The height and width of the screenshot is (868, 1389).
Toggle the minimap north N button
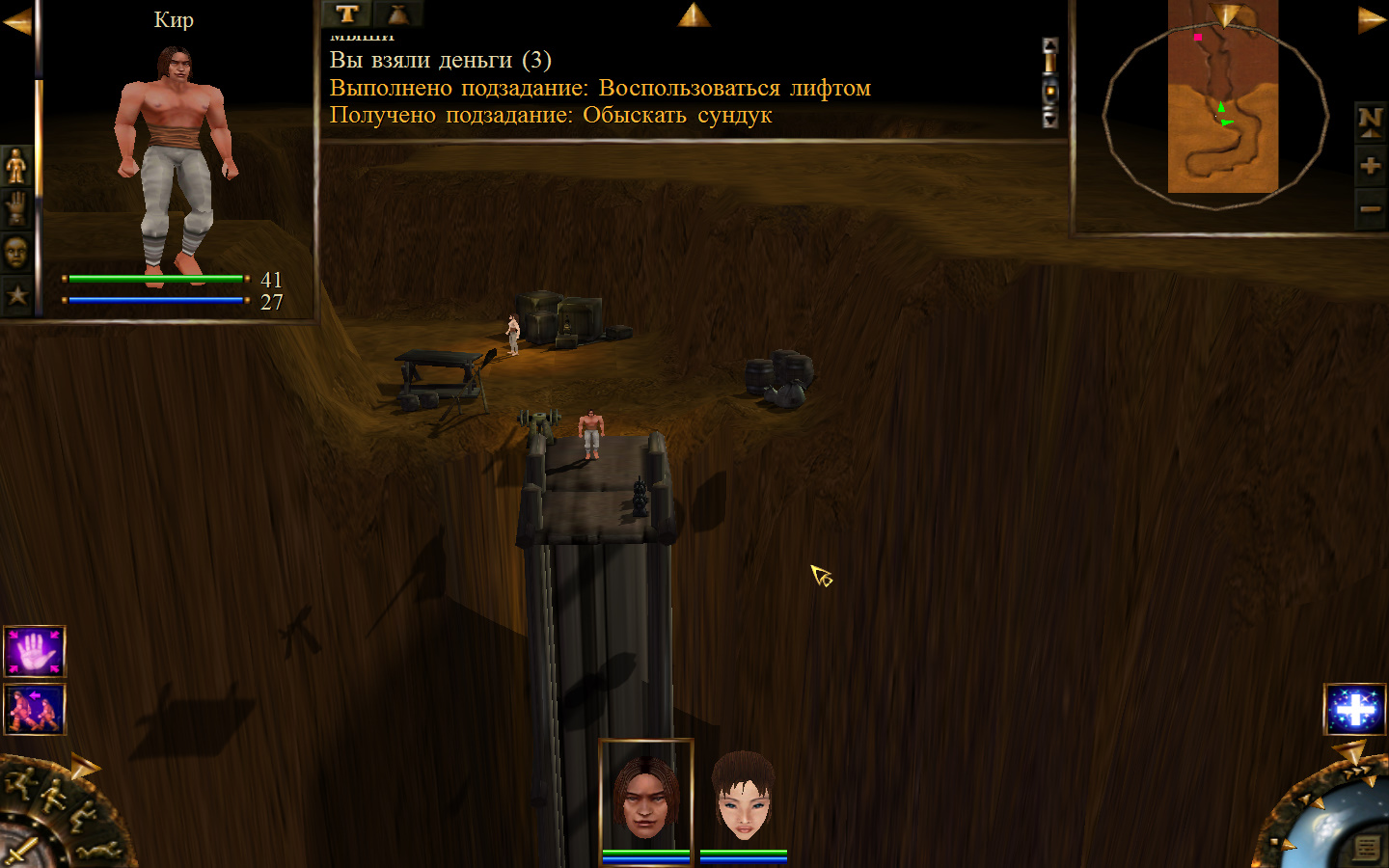[1370, 121]
